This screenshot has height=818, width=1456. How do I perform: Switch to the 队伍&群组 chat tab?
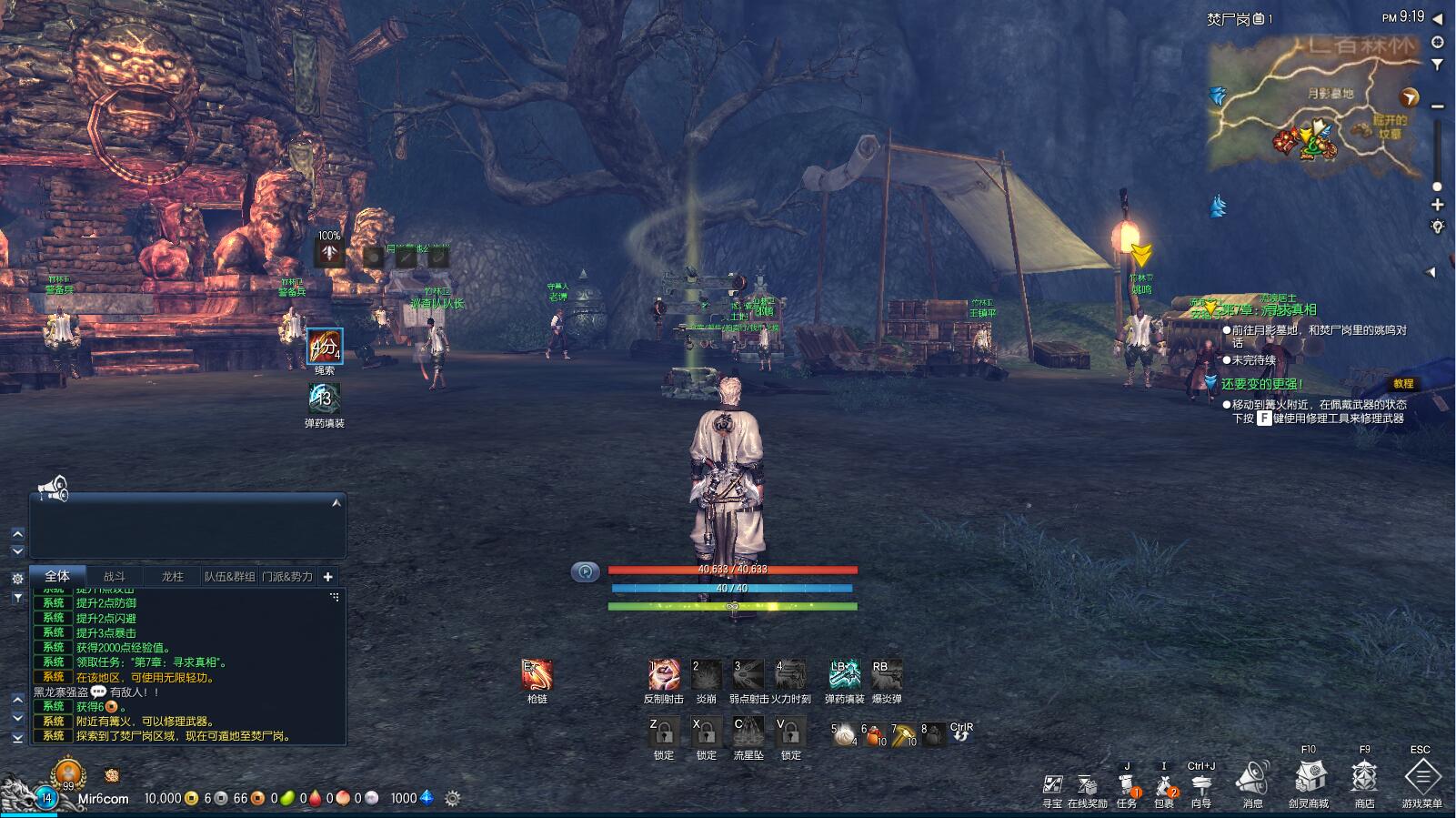[229, 576]
